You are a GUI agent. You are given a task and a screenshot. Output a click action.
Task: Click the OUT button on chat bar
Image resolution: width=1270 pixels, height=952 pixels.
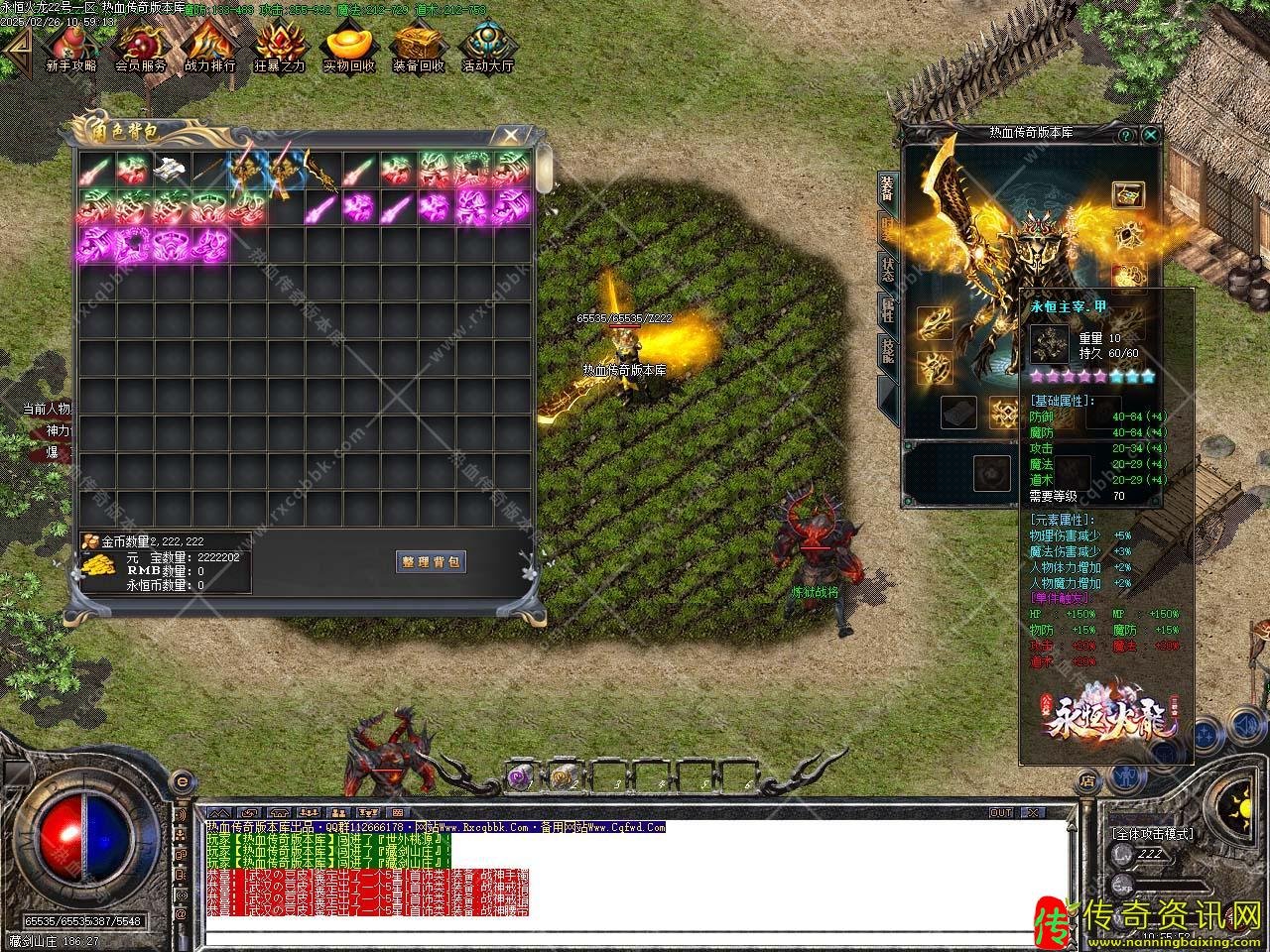[x=1000, y=812]
